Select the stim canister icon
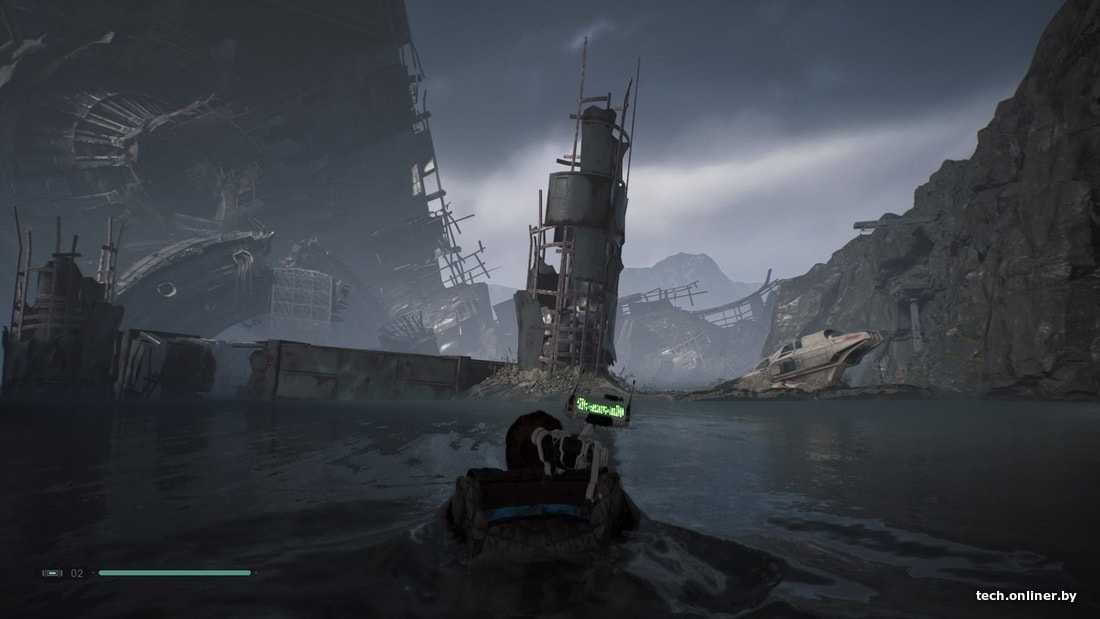The width and height of the screenshot is (1100, 619). click(52, 573)
